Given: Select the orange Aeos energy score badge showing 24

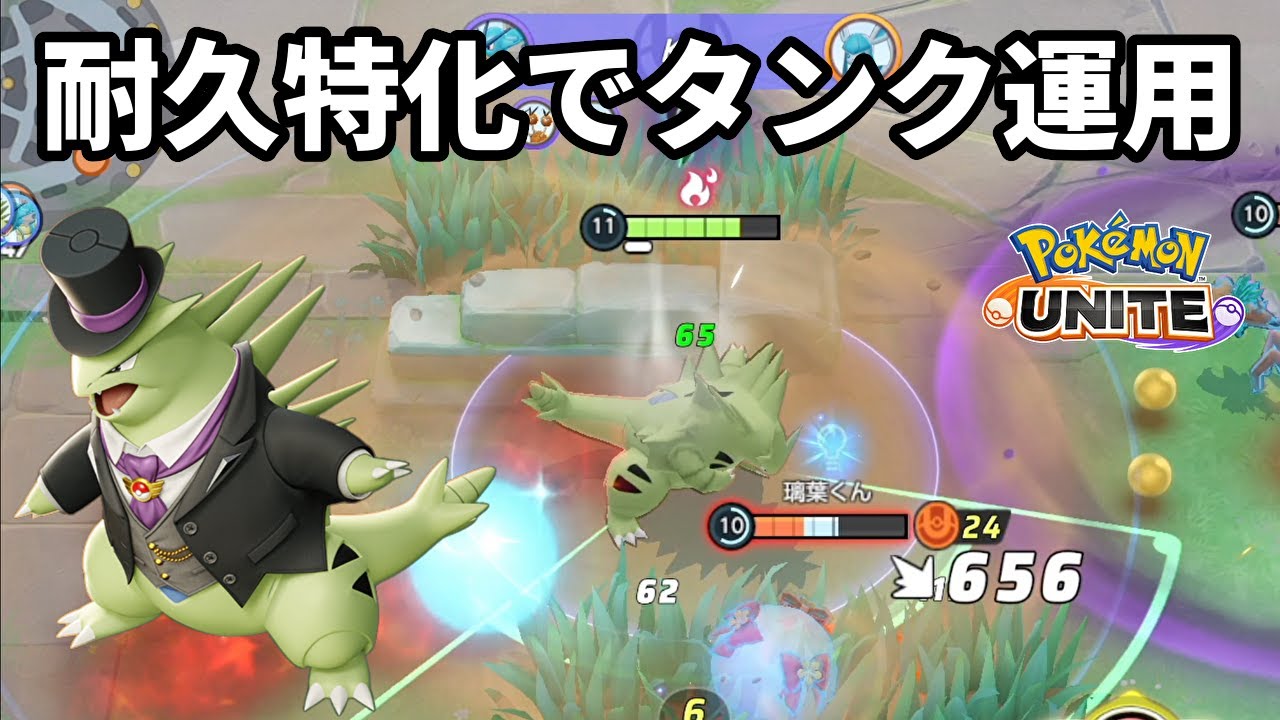Looking at the screenshot, I should pos(951,523).
